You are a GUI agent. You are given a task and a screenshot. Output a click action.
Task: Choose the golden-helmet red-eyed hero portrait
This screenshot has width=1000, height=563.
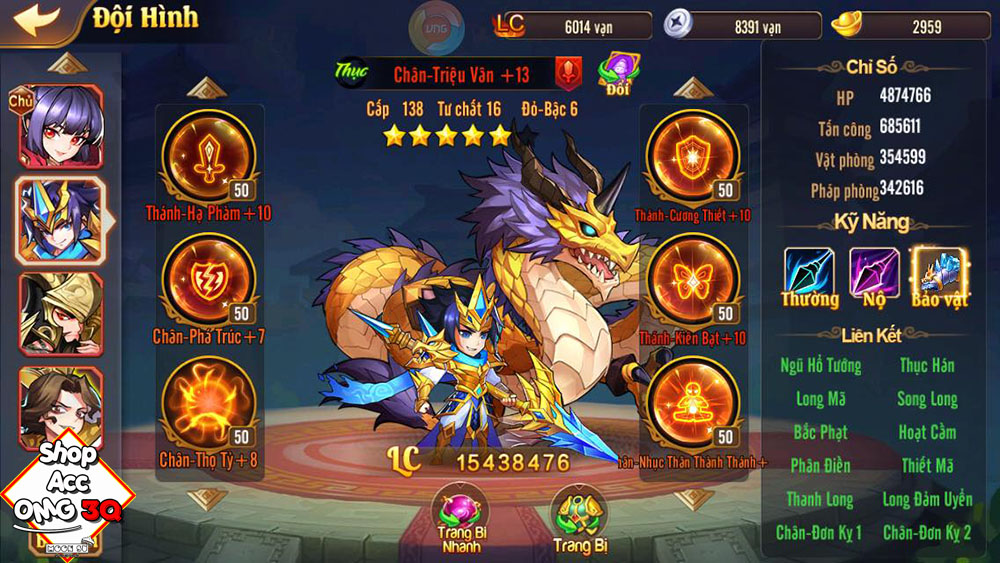pos(61,312)
